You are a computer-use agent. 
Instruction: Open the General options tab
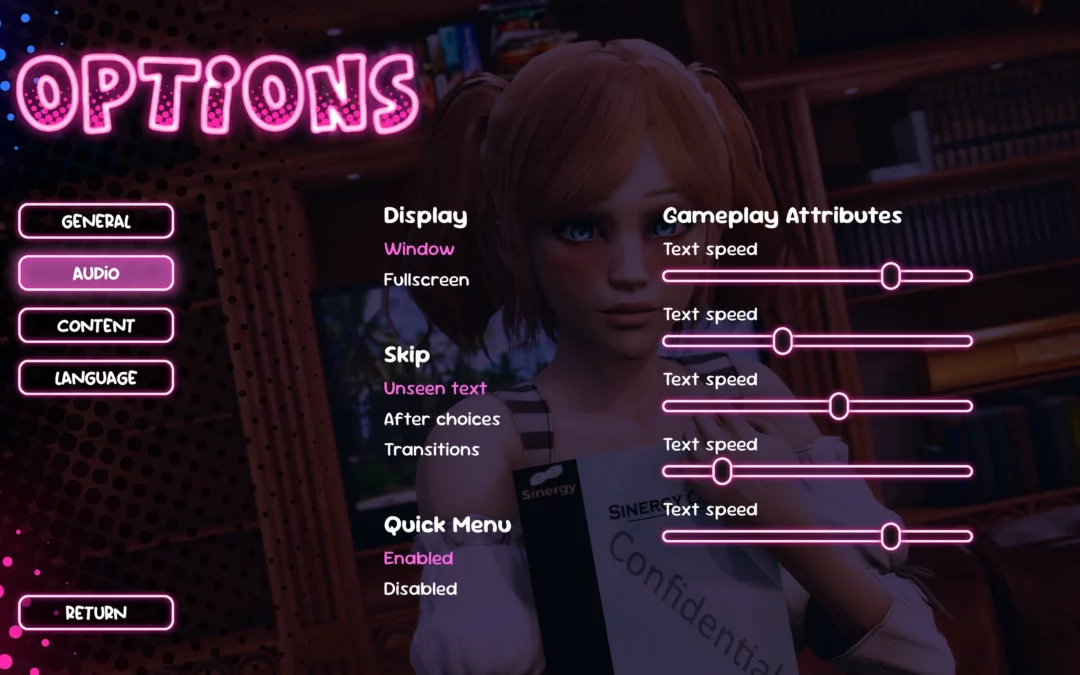click(96, 221)
